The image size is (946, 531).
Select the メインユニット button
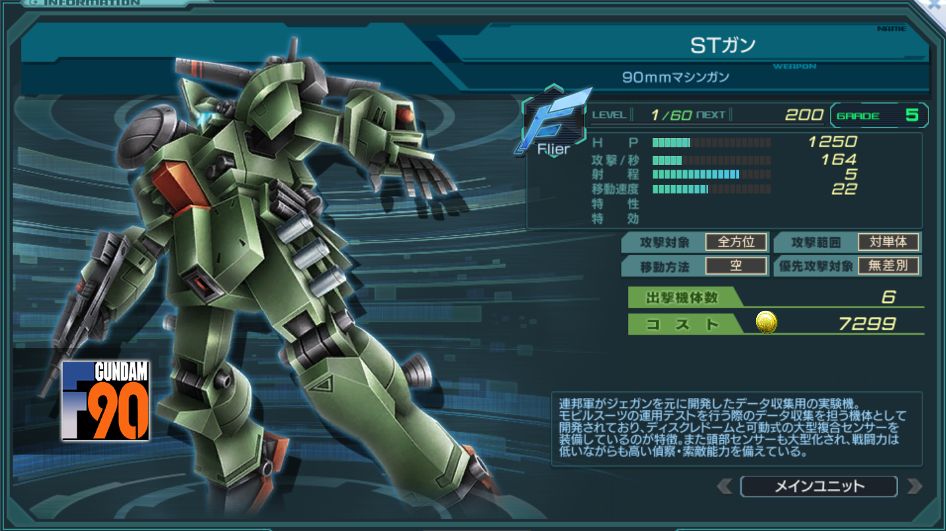click(818, 487)
